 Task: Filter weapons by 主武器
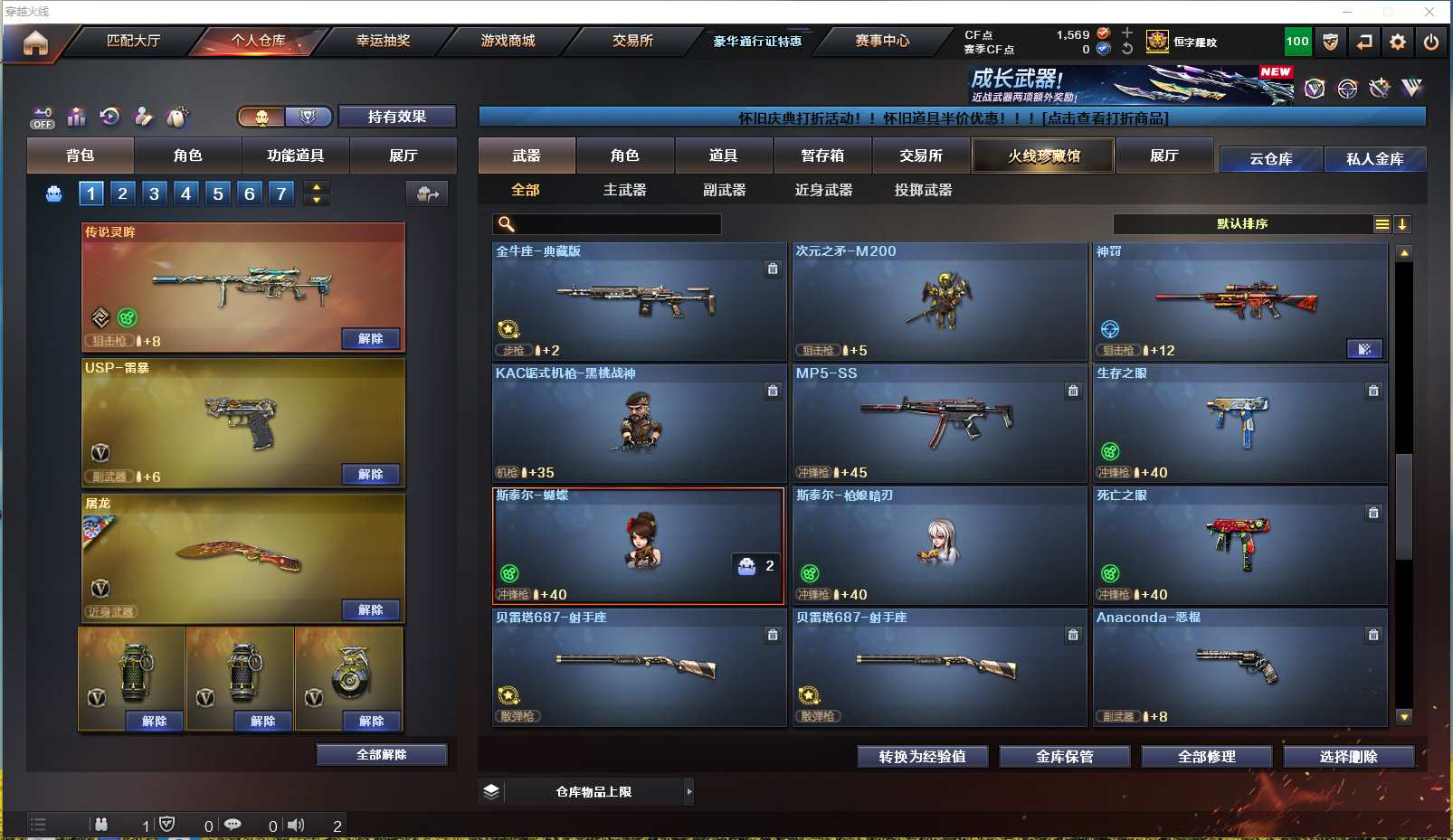624,190
